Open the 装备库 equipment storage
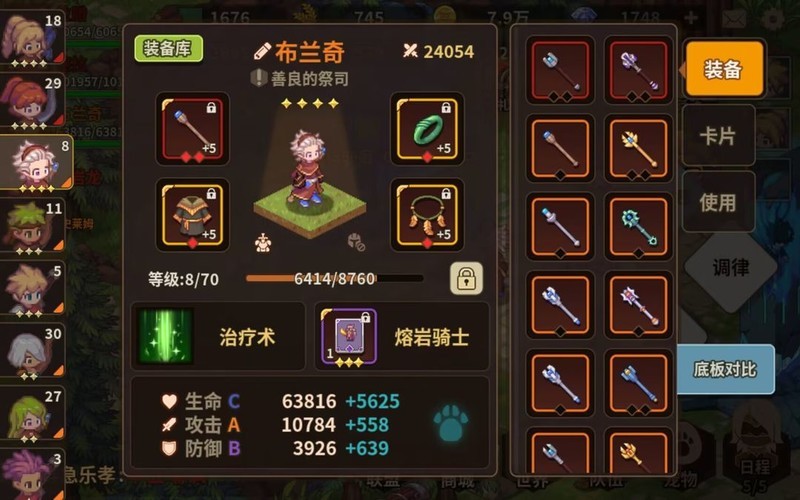This screenshot has width=800, height=500. (x=169, y=49)
